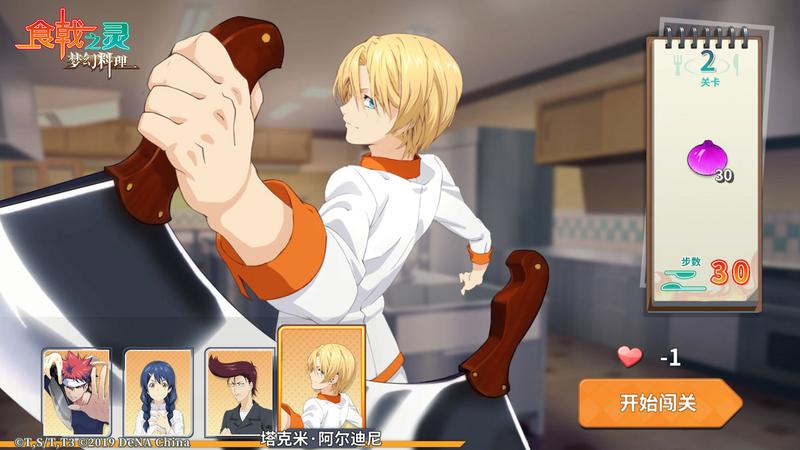Start the stage with 开始闯关 button
This screenshot has height=450, width=800.
[658, 403]
